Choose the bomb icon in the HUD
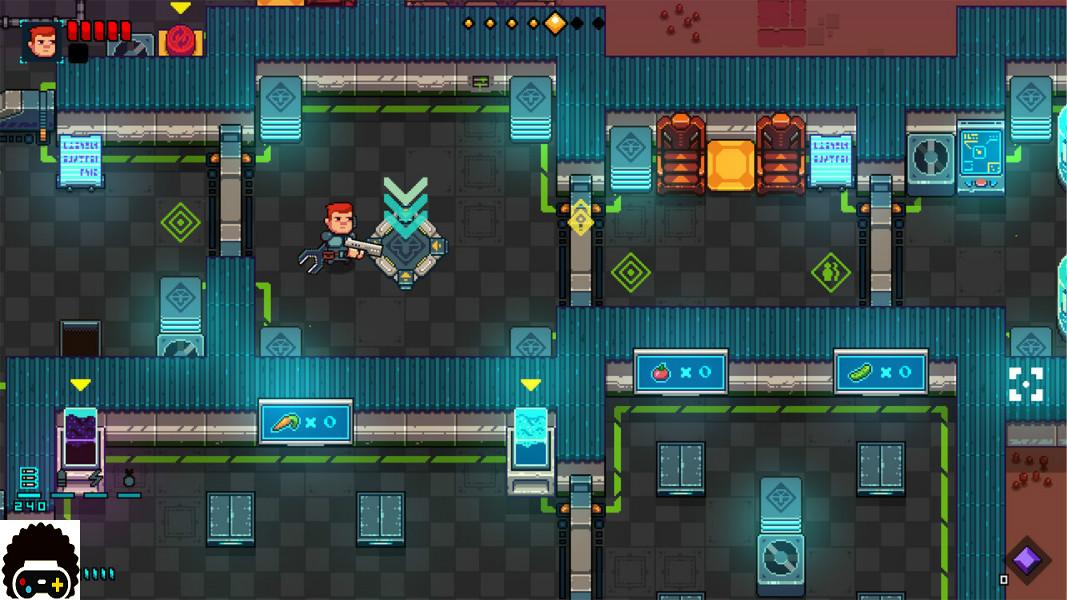The height and width of the screenshot is (600, 1067). pyautogui.click(x=128, y=478)
